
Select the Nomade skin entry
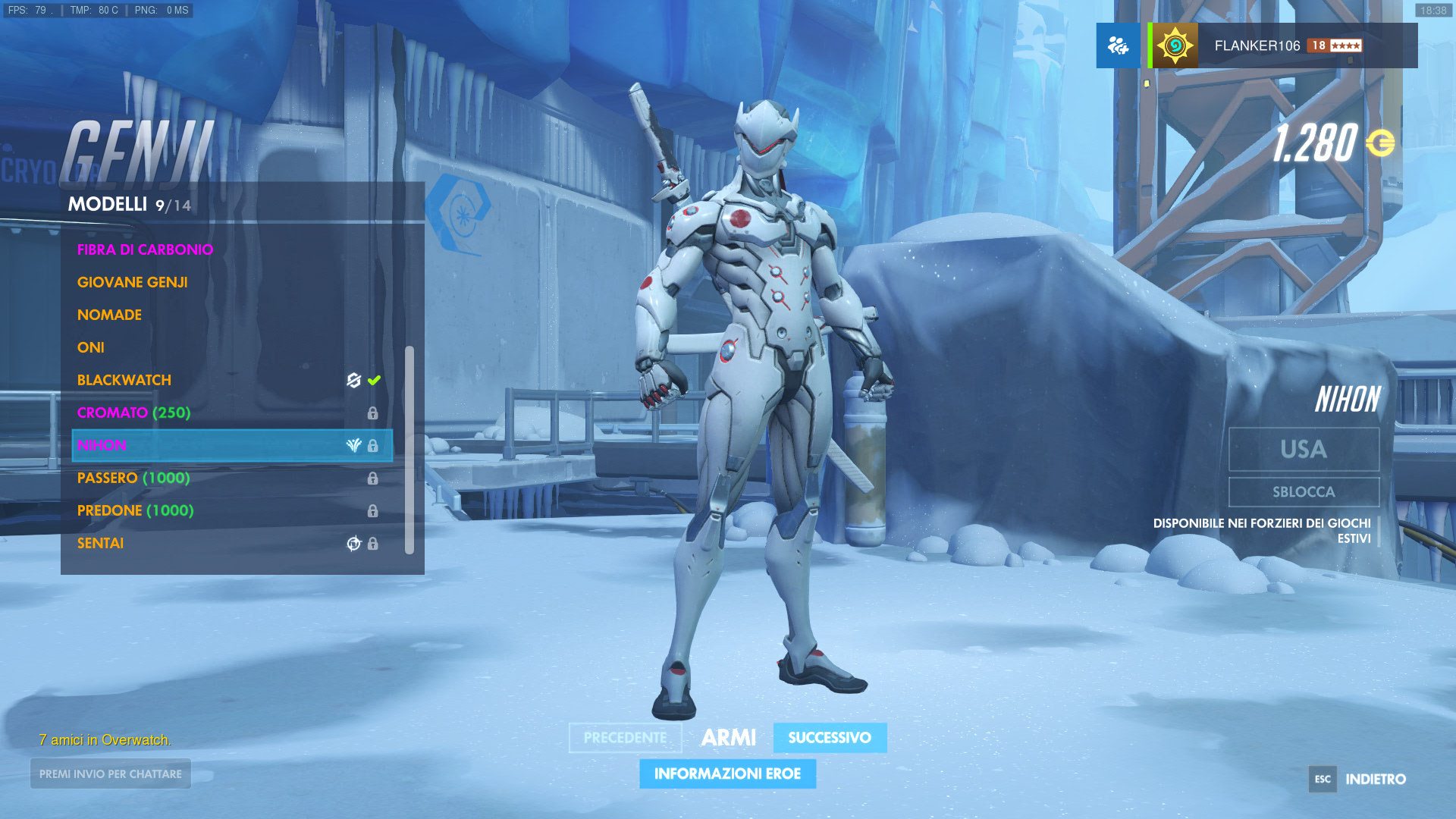click(x=109, y=315)
